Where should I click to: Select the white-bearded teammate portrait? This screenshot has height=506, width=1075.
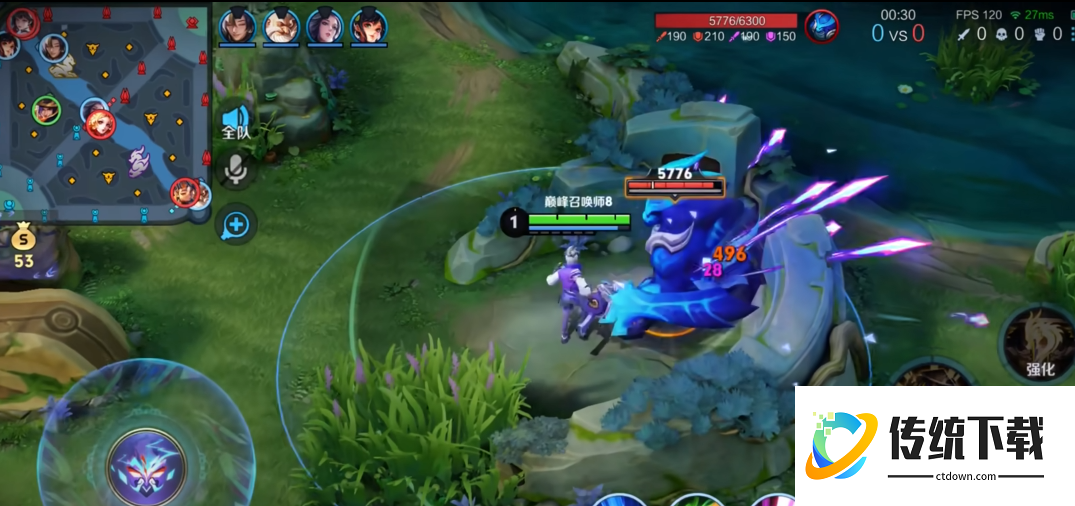pyautogui.click(x=281, y=25)
